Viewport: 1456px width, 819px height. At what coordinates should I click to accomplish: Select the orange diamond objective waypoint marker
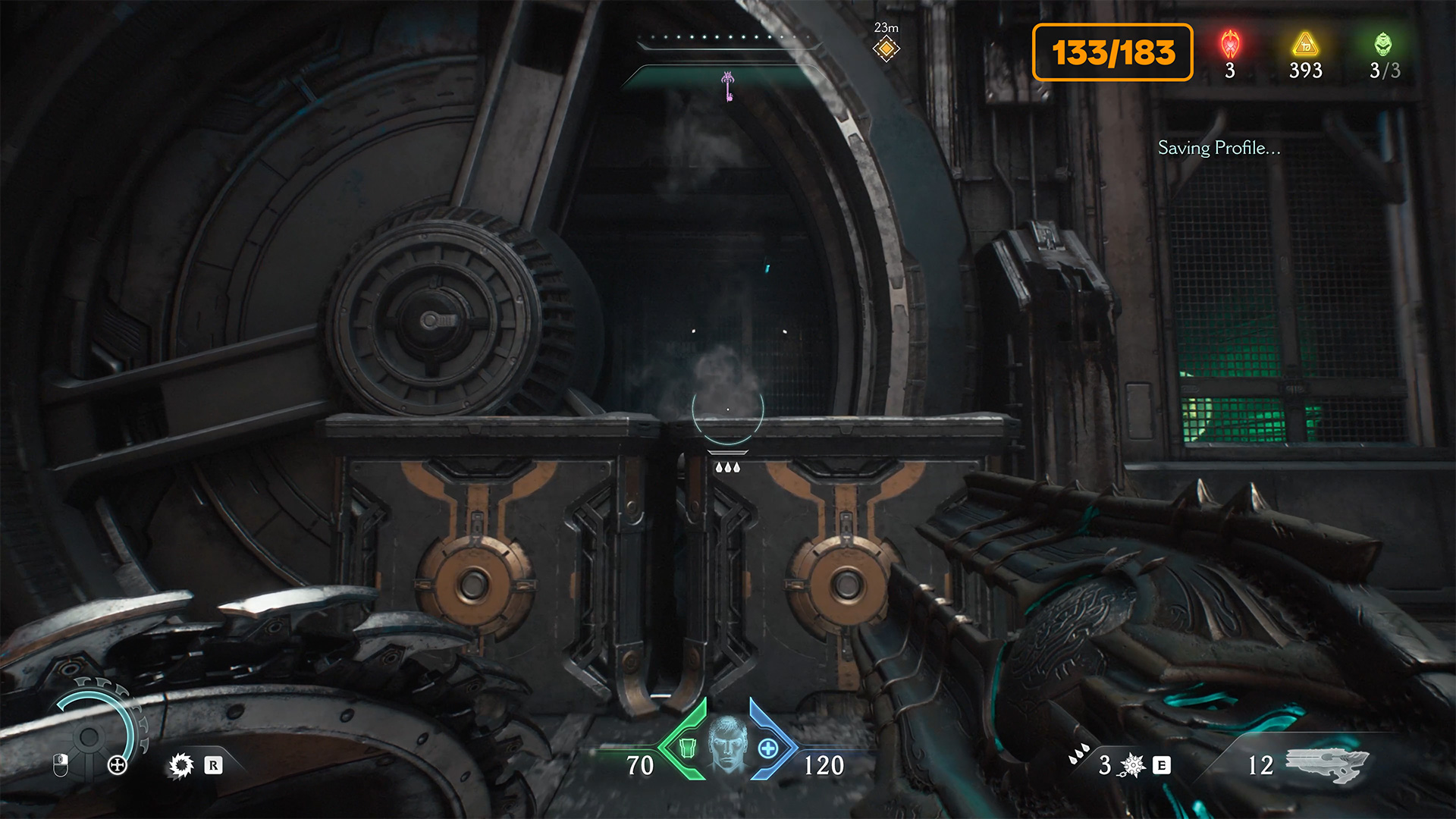(x=886, y=49)
